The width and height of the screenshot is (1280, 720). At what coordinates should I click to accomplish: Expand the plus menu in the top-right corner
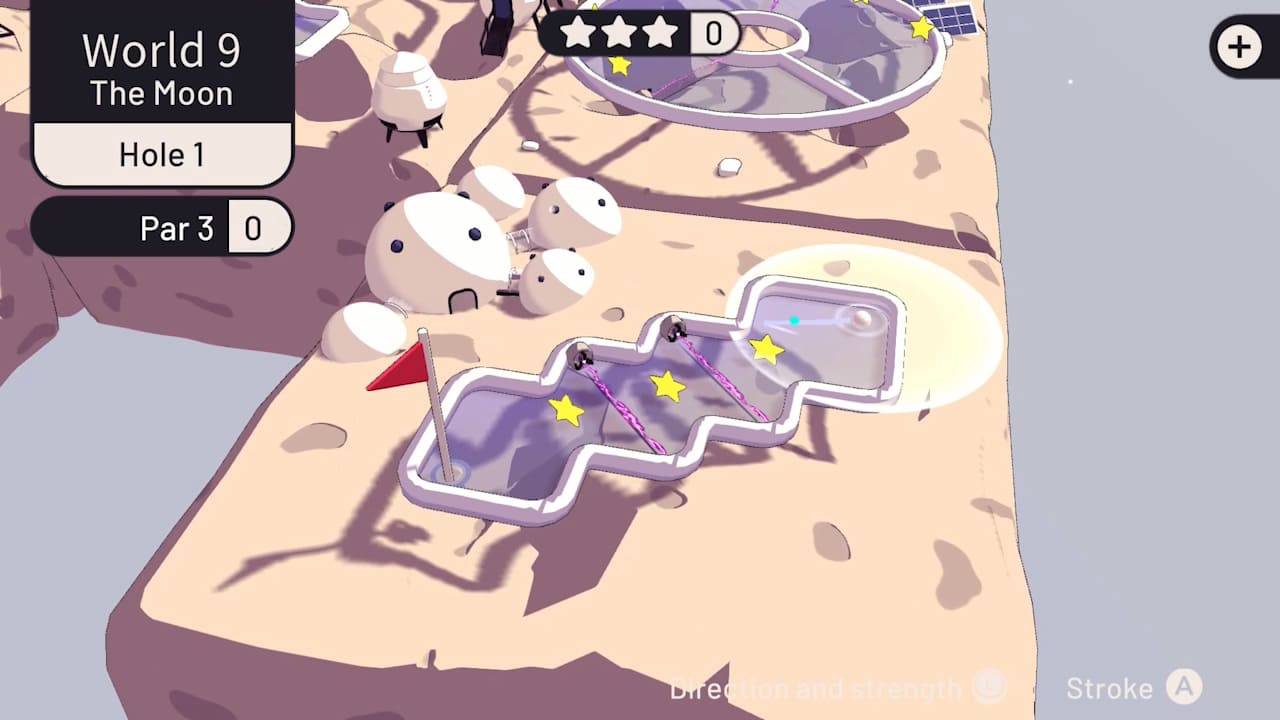[1240, 45]
